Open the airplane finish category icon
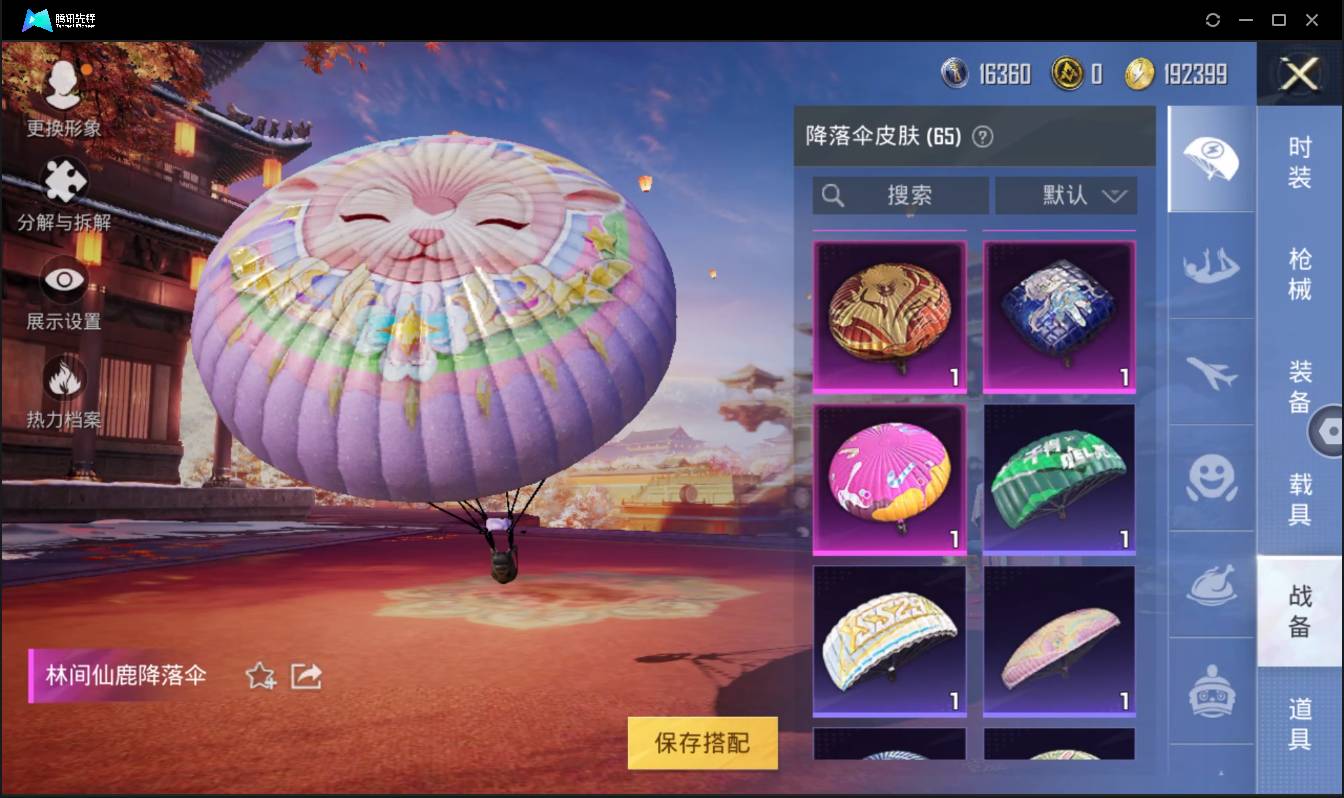This screenshot has height=798, width=1344. [1211, 374]
